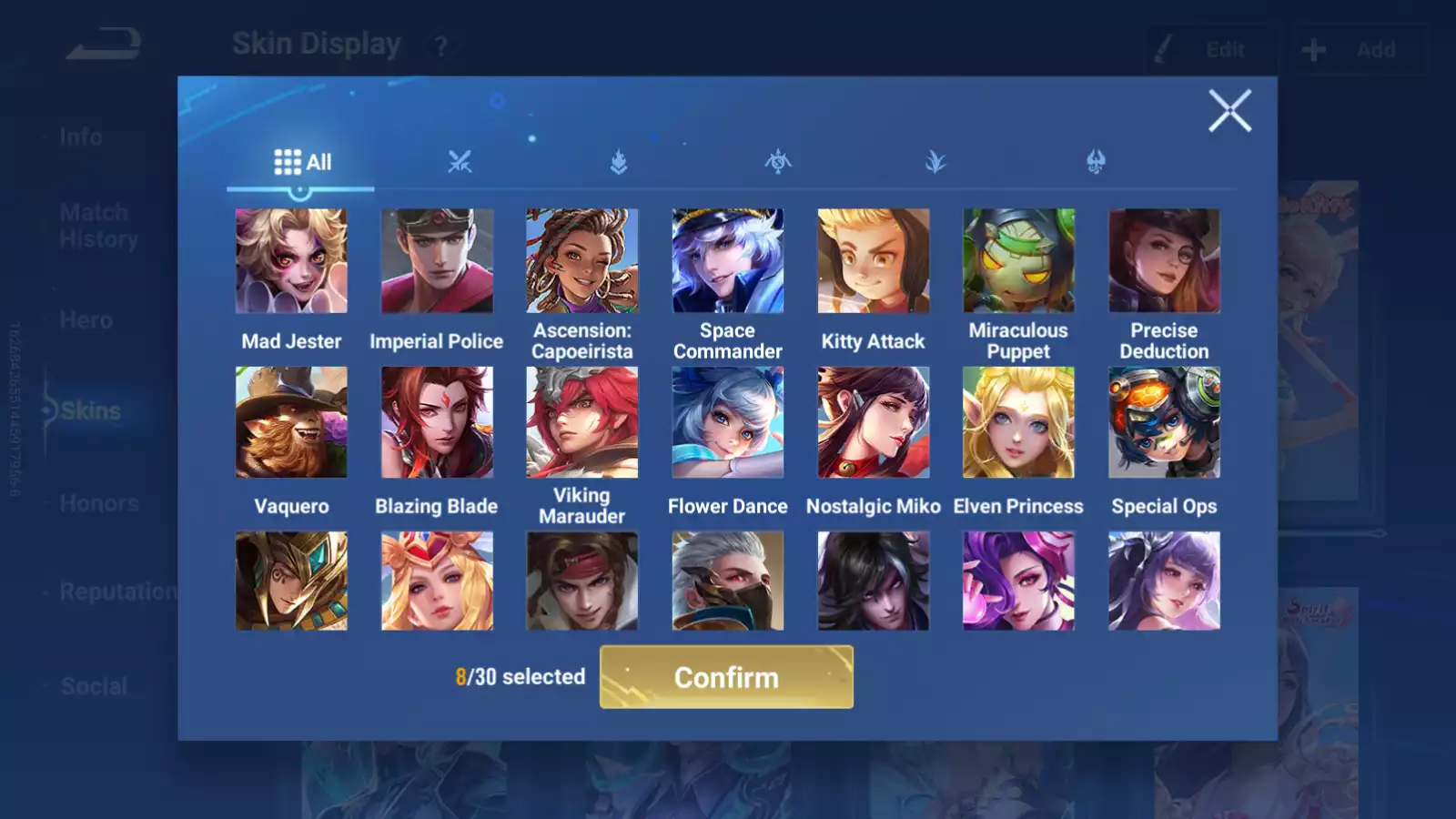Choose the Elven Princess skin
1456x819 pixels.
pyautogui.click(x=1018, y=422)
